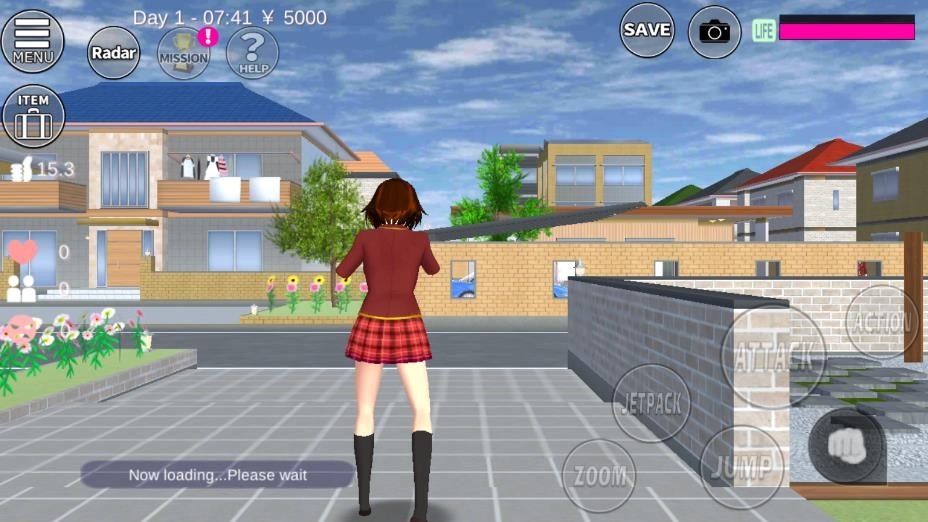Open the ITEM suitcase inventory
This screenshot has width=928, height=522.
pos(33,116)
